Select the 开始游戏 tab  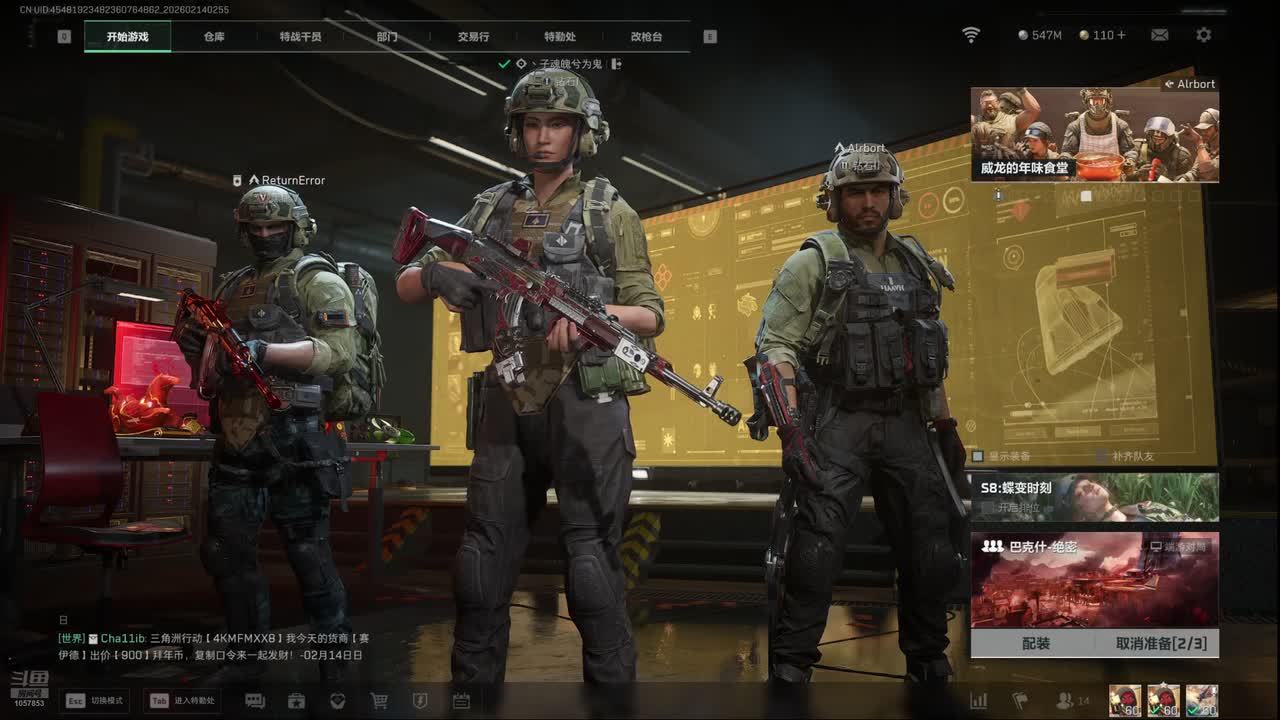[x=127, y=37]
